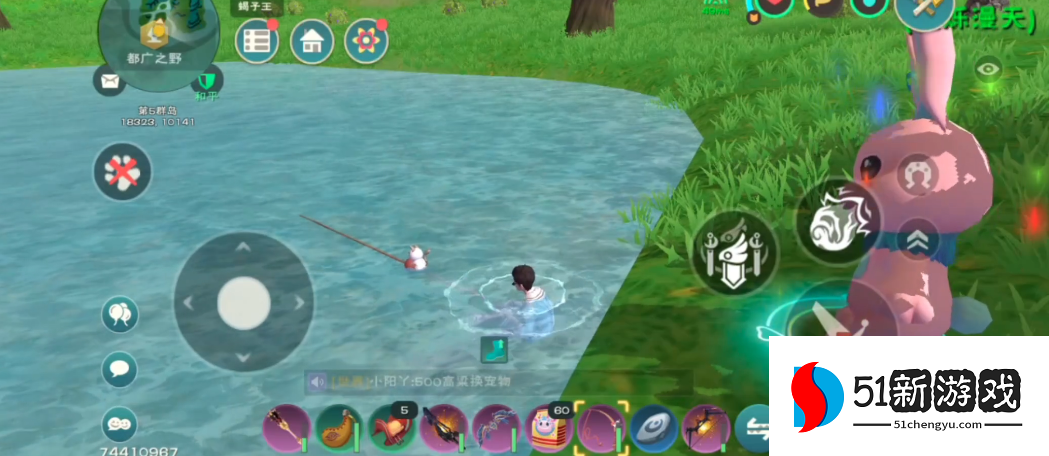Toggle the eye visibility icon
This screenshot has height=456, width=1049.
[989, 69]
